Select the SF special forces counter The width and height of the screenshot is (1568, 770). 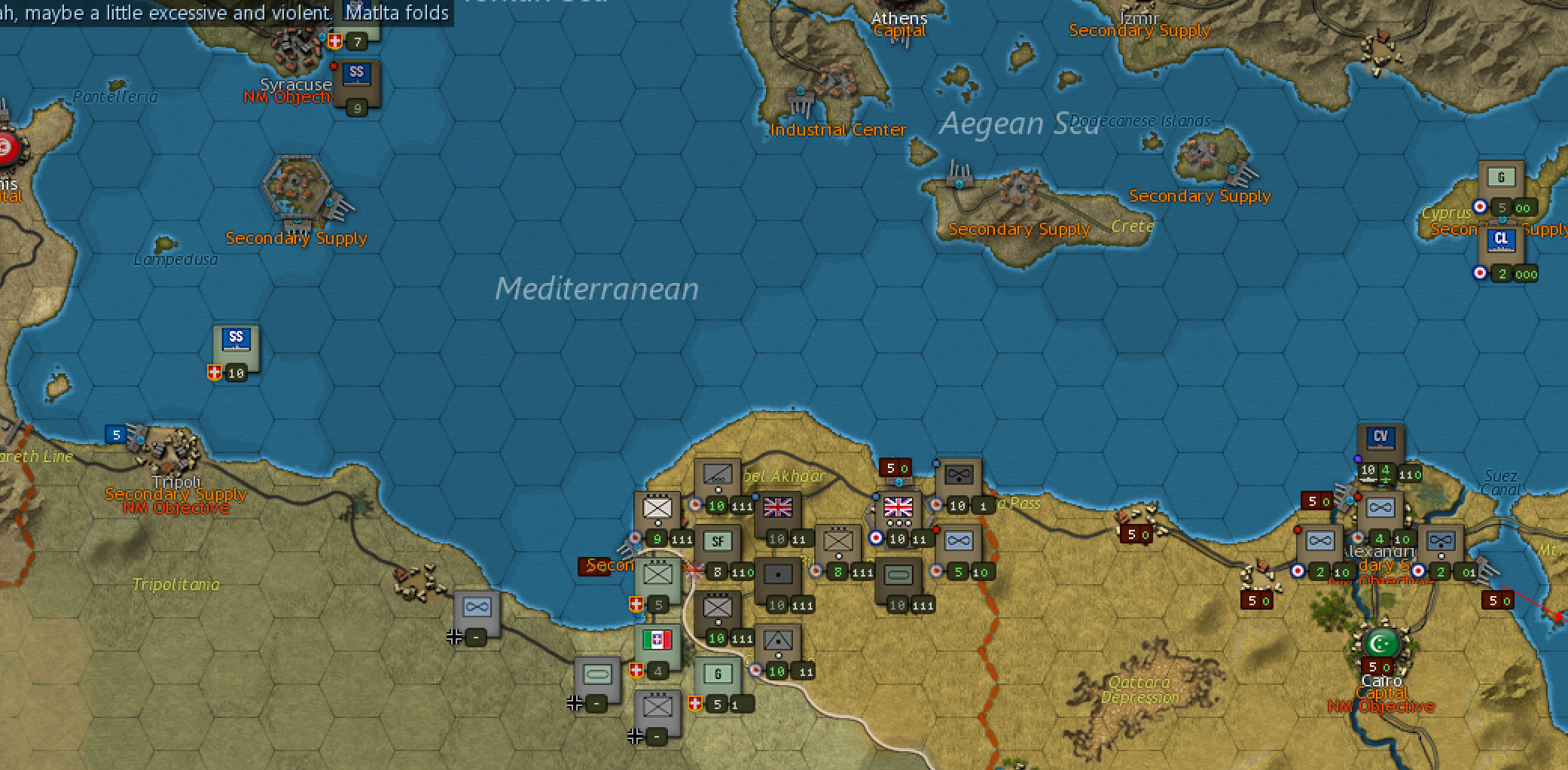(x=719, y=540)
